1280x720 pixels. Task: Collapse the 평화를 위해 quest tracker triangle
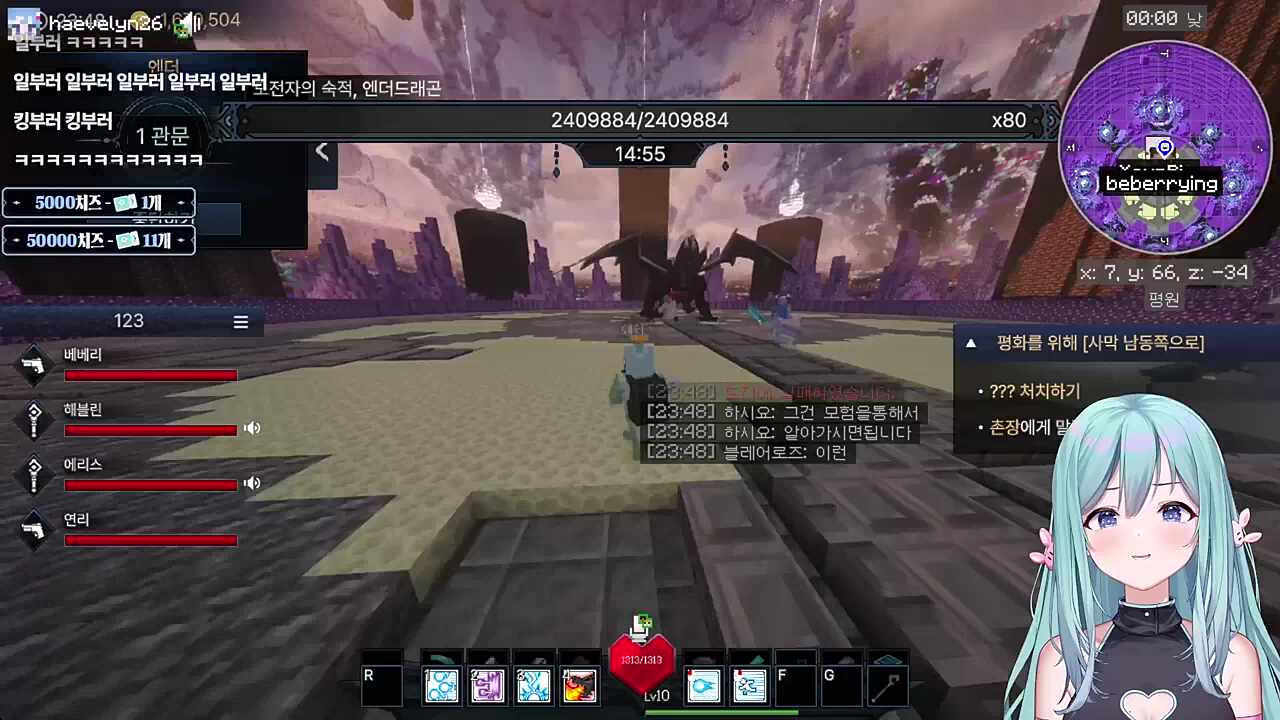[x=970, y=343]
